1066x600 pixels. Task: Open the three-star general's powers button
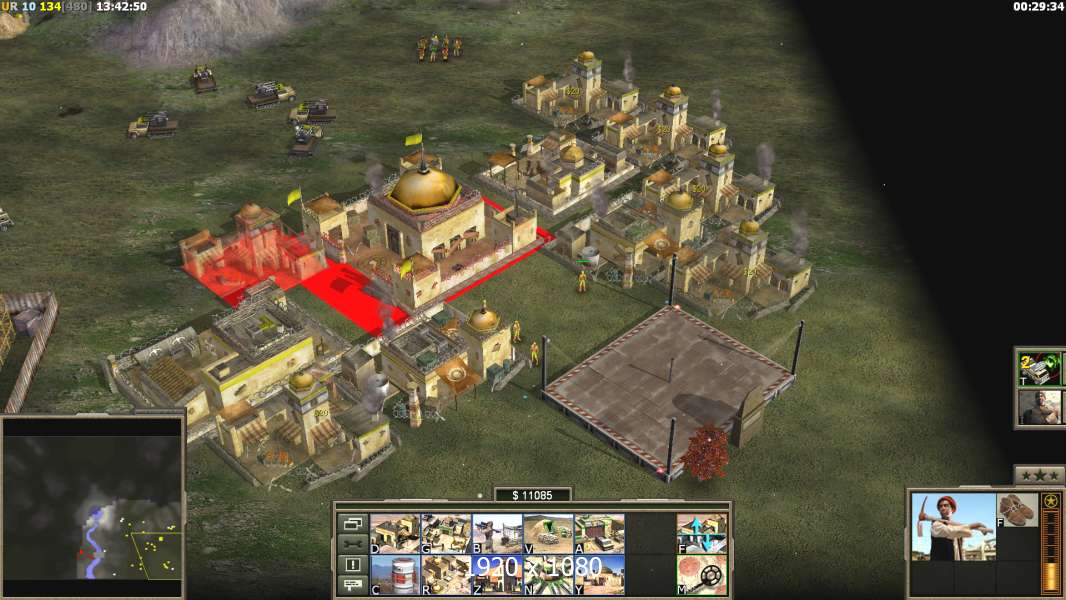click(1039, 475)
